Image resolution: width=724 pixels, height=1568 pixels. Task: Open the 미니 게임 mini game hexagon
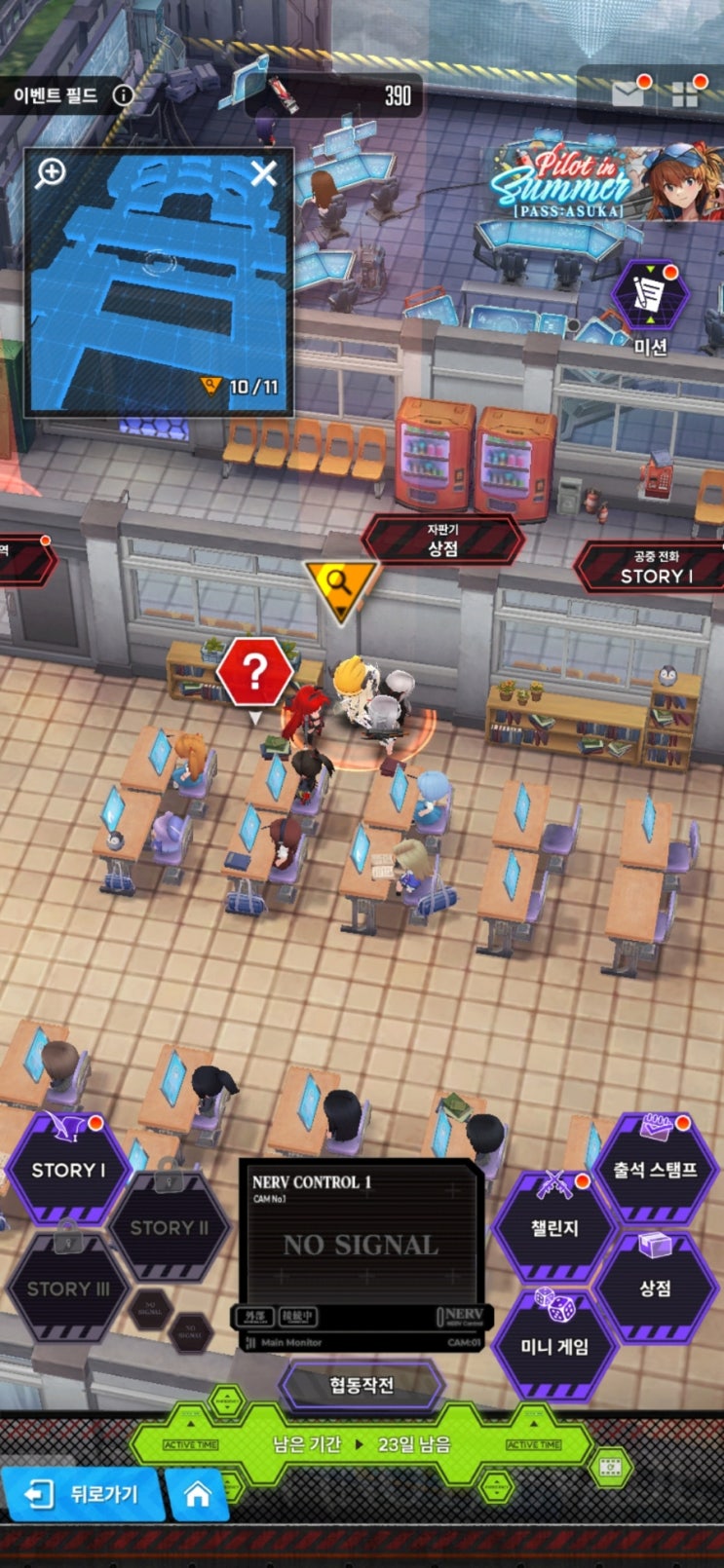[554, 1347]
